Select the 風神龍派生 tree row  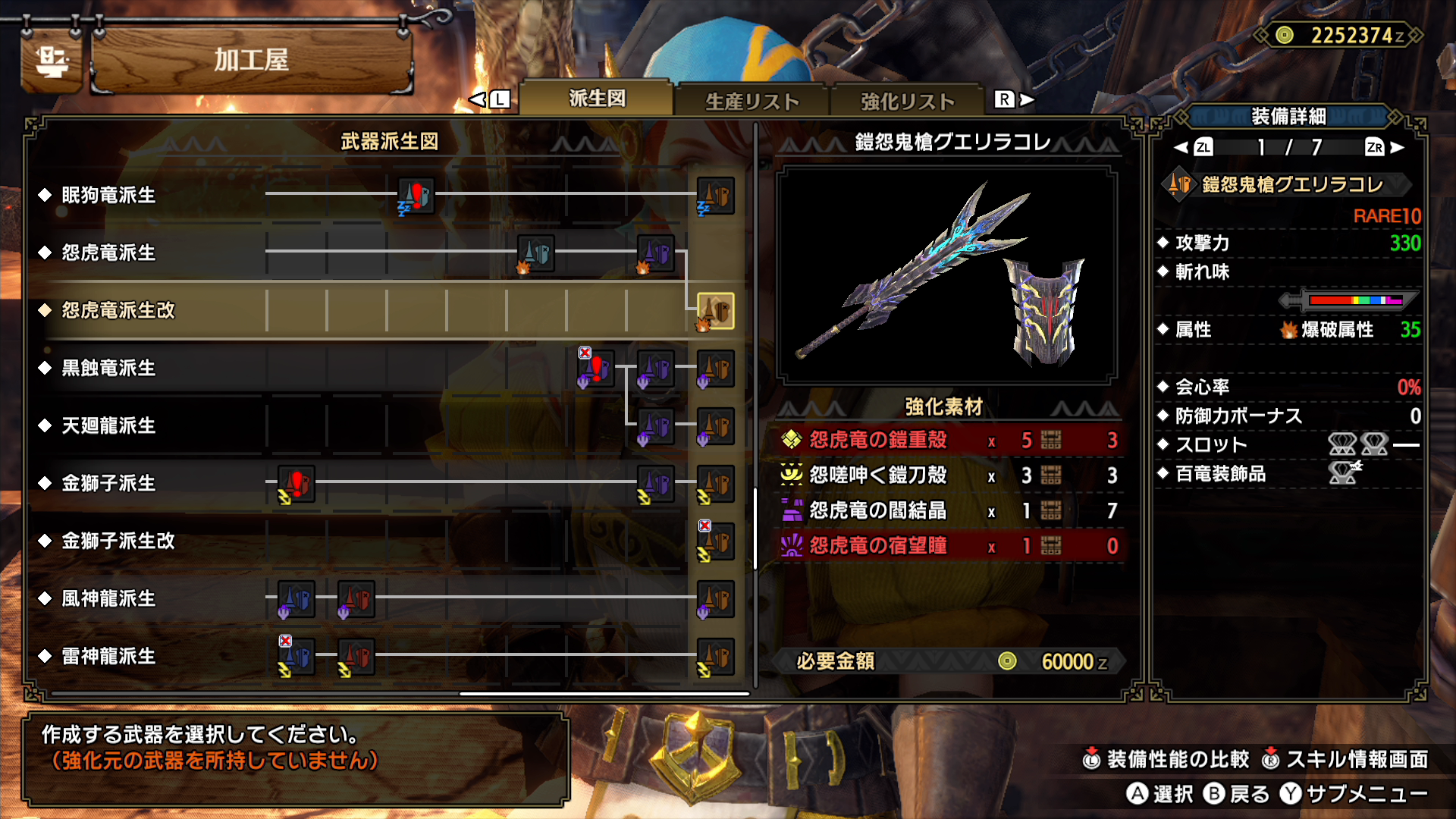point(108,598)
